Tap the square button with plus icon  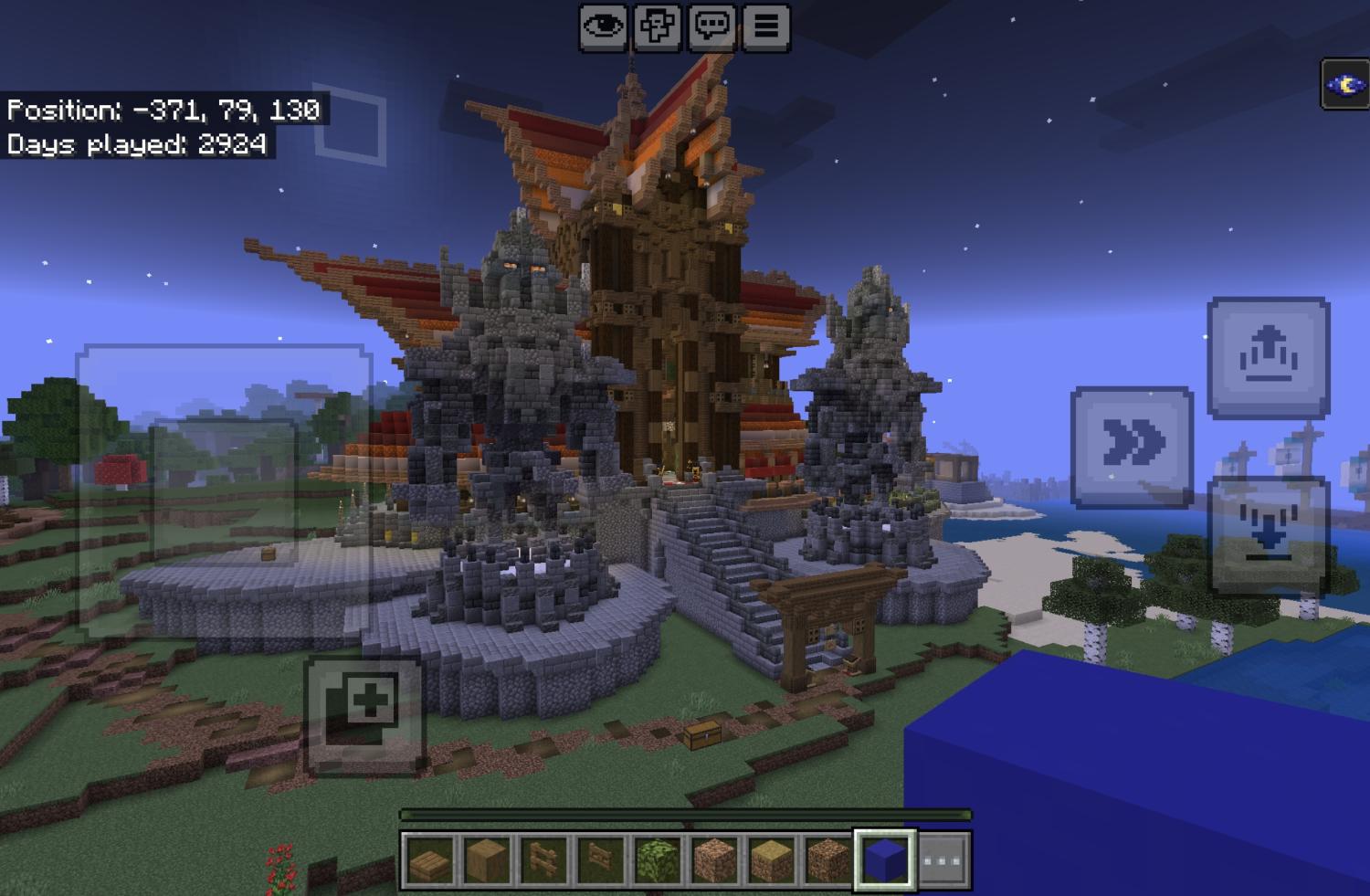coord(364,713)
